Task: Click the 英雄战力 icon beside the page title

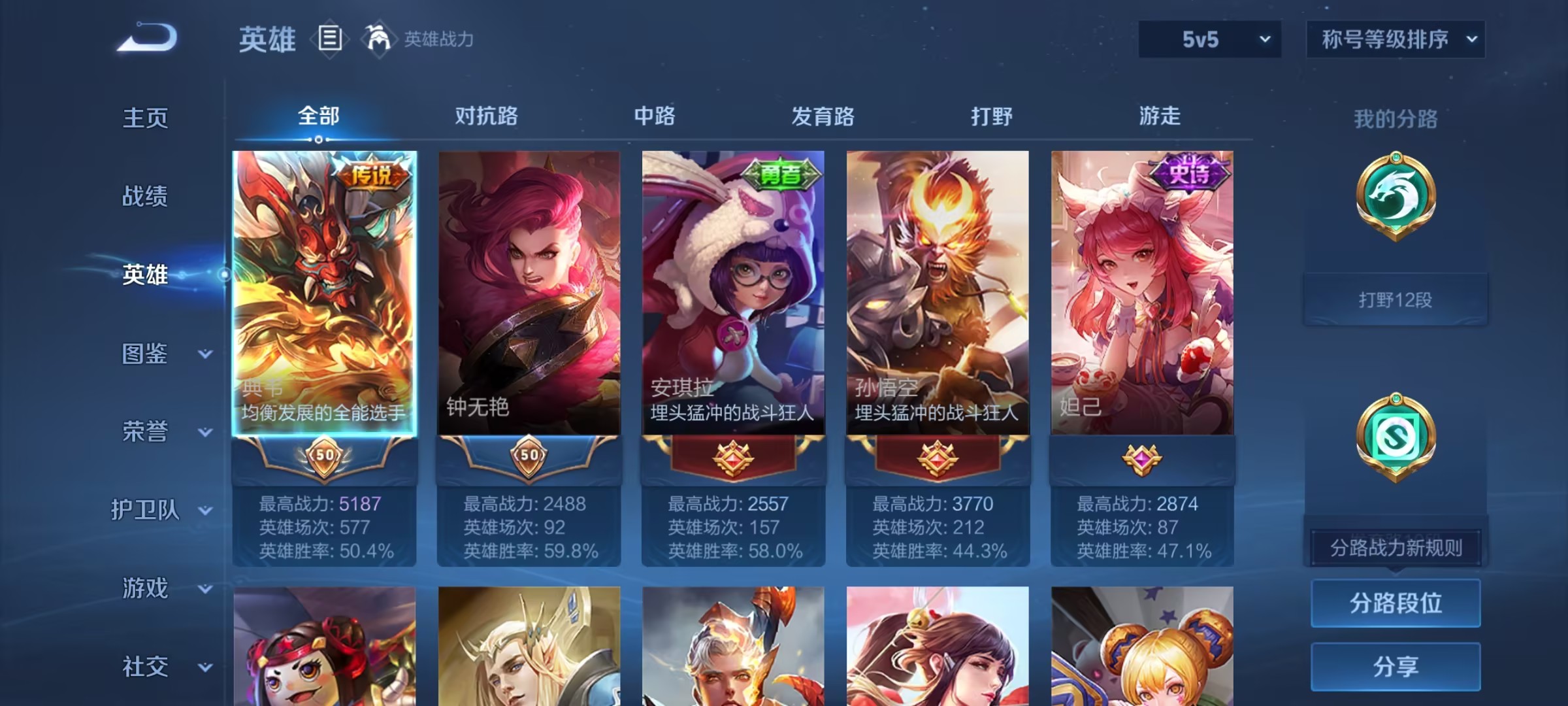Action: [x=378, y=39]
